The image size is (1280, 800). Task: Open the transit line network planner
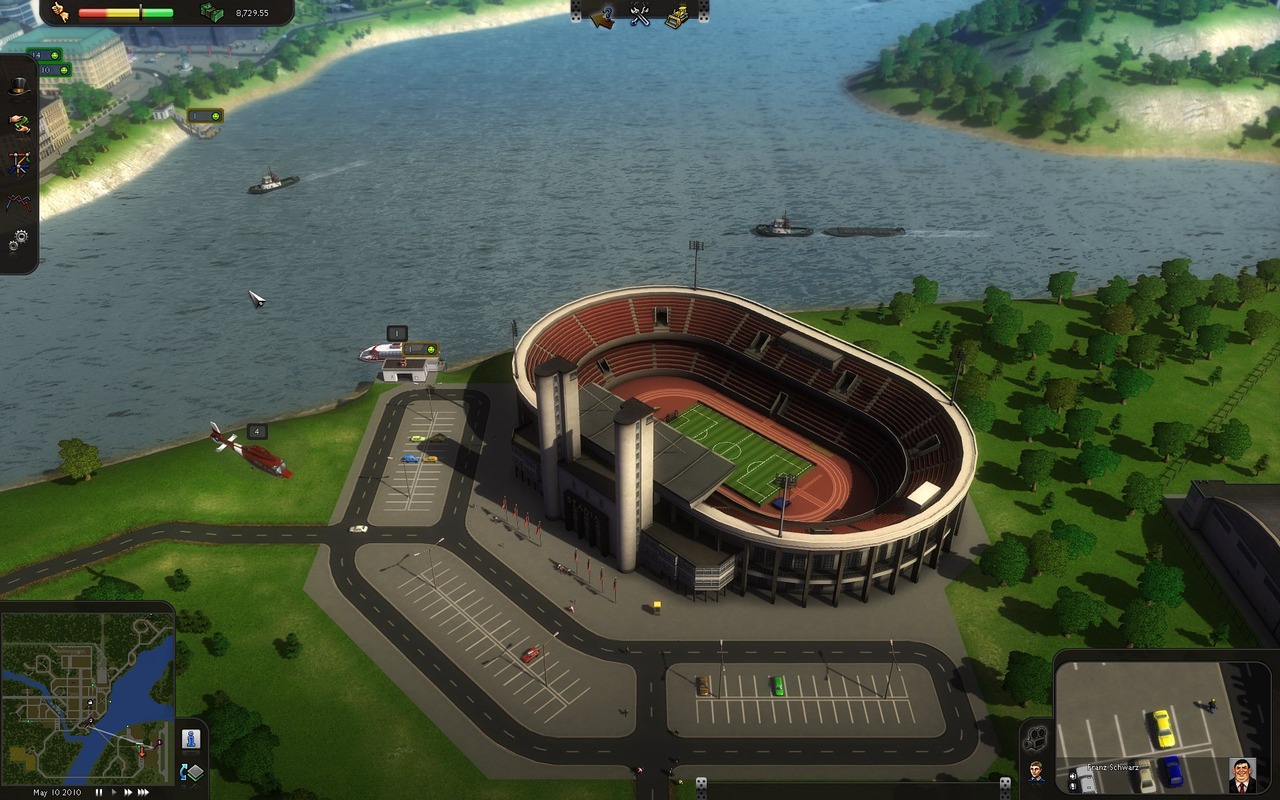click(x=19, y=162)
